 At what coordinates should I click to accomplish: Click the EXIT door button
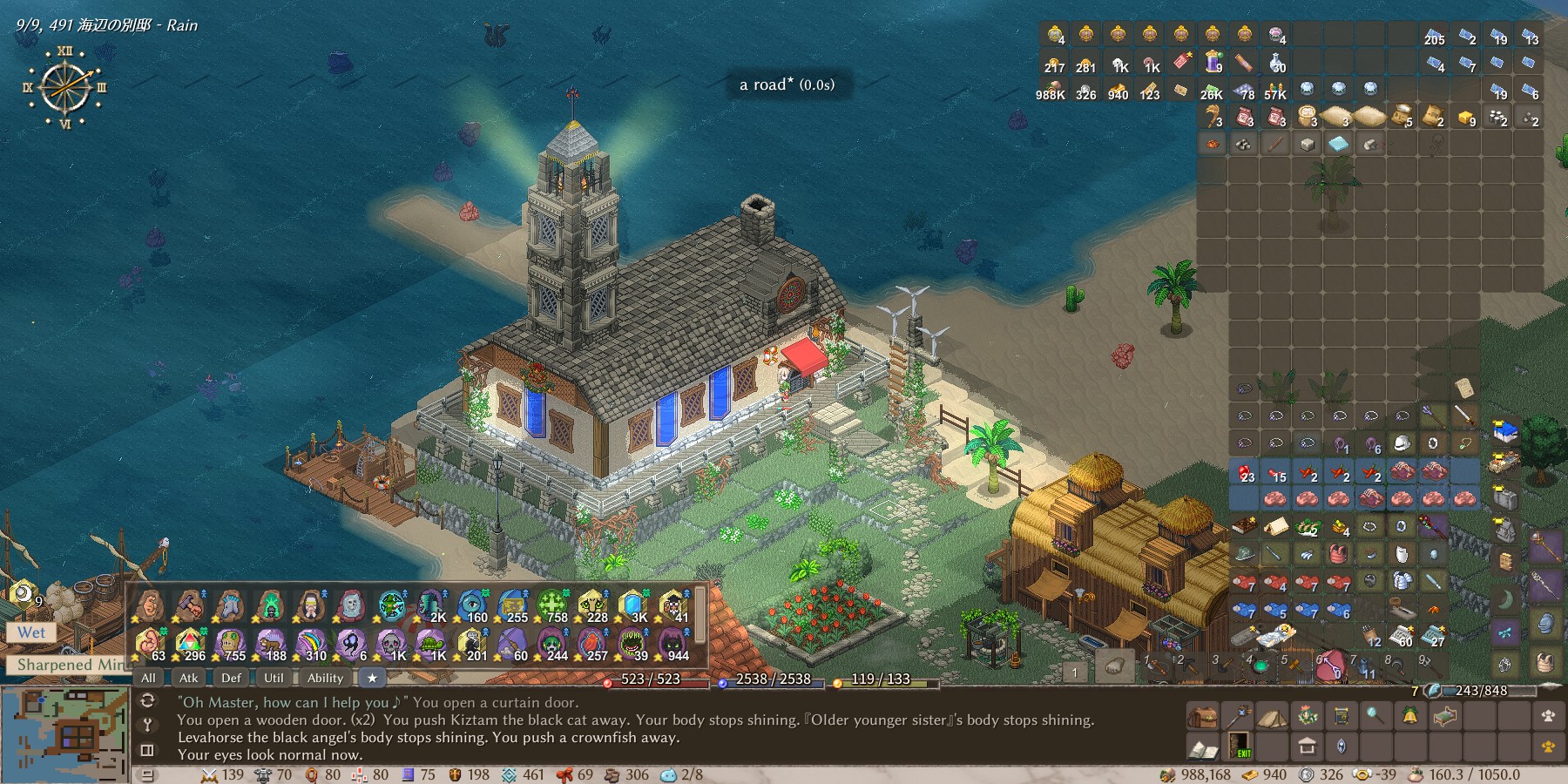click(x=1238, y=747)
